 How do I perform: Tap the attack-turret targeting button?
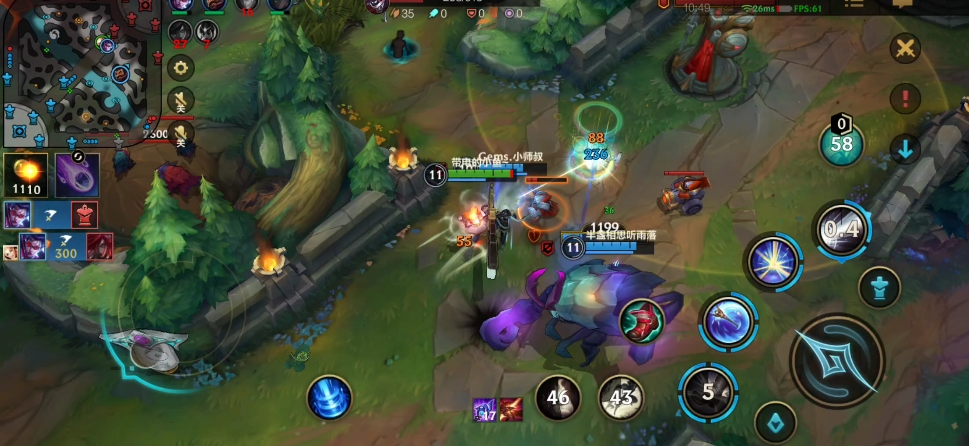pyautogui.click(x=880, y=290)
